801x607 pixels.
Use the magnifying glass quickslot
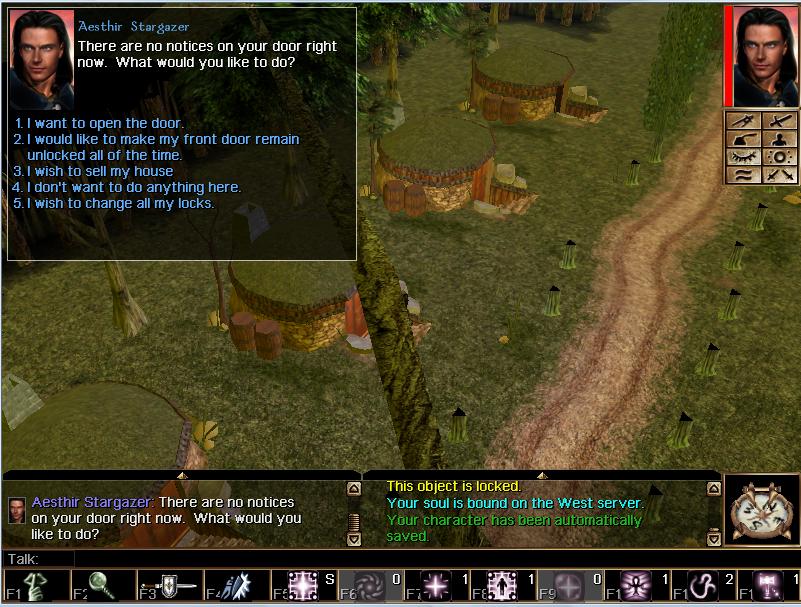tap(100, 587)
